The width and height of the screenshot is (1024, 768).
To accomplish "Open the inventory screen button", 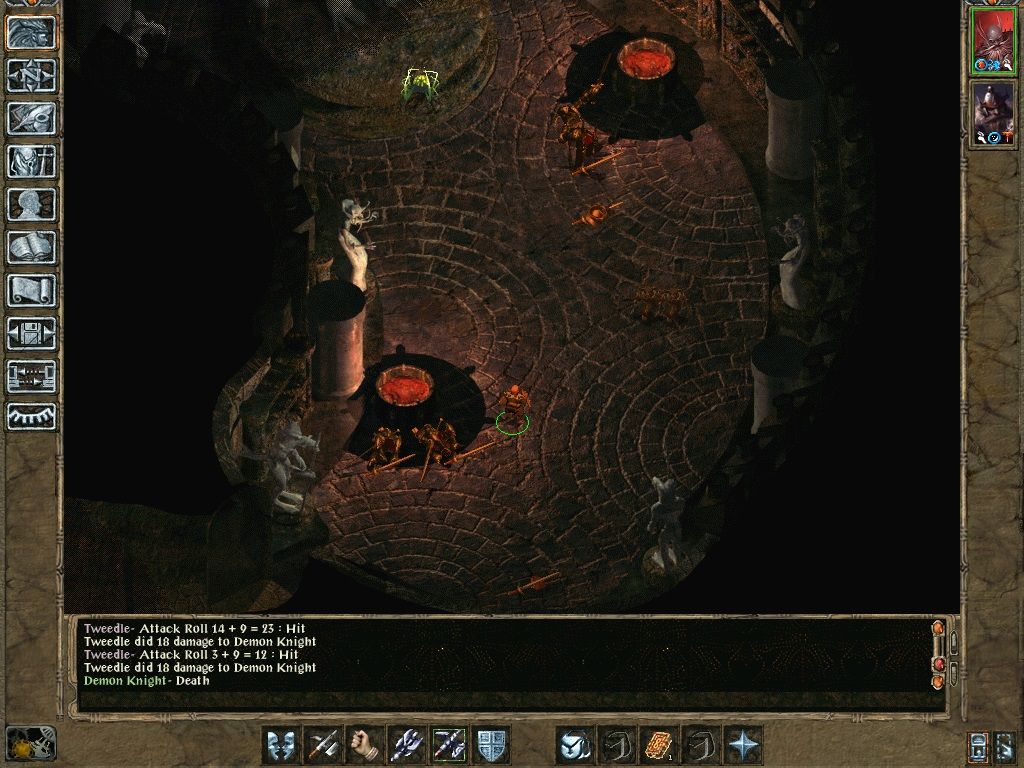I will coord(31,161).
